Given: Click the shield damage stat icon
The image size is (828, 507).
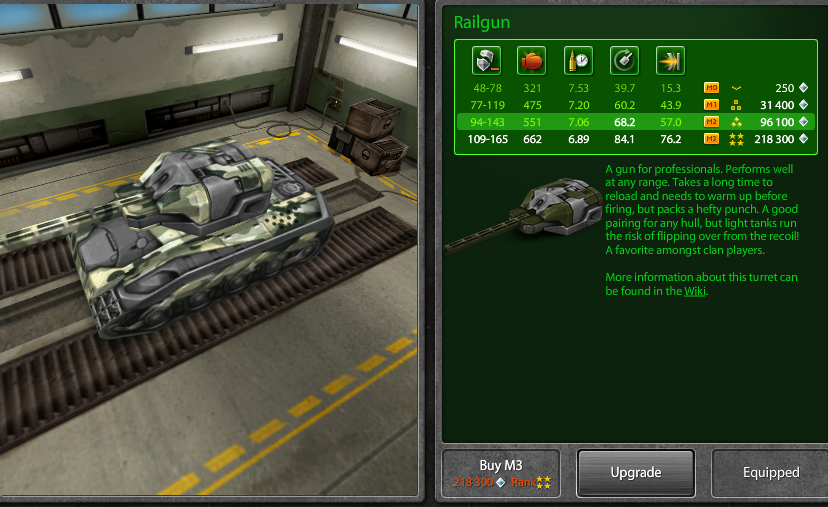Looking at the screenshot, I should tap(486, 60).
